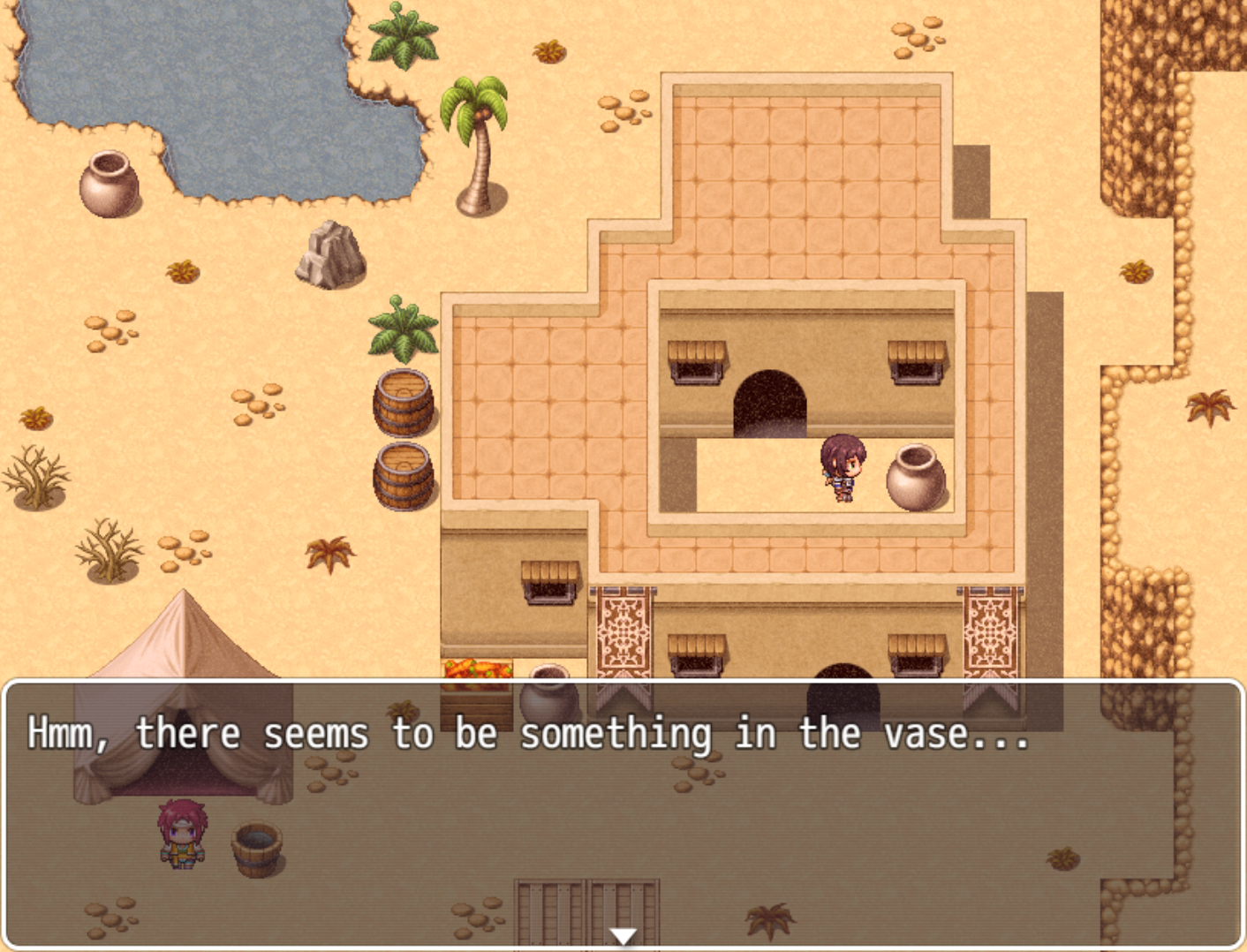Select the small palm tree on the right
The width and height of the screenshot is (1247, 952).
[1210, 406]
